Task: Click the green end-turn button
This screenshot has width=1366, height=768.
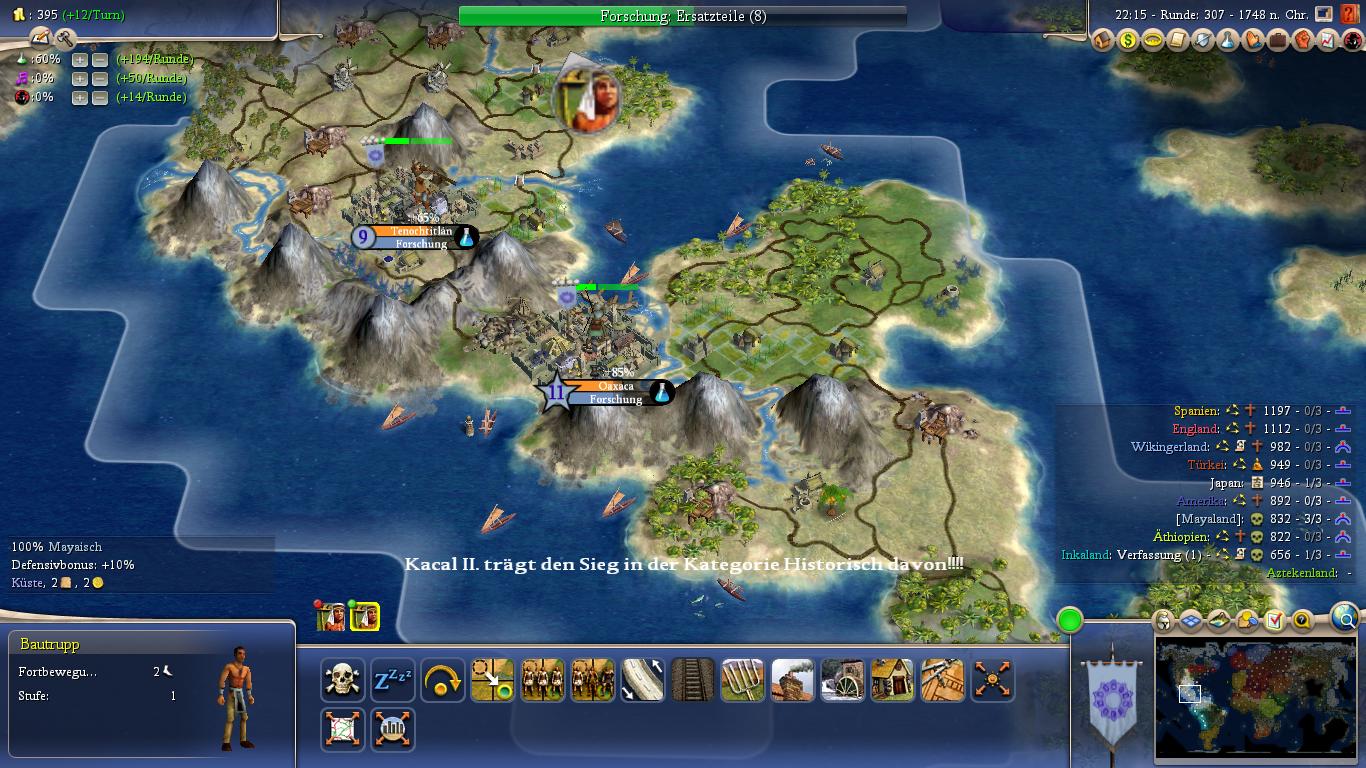Action: coord(1070,620)
